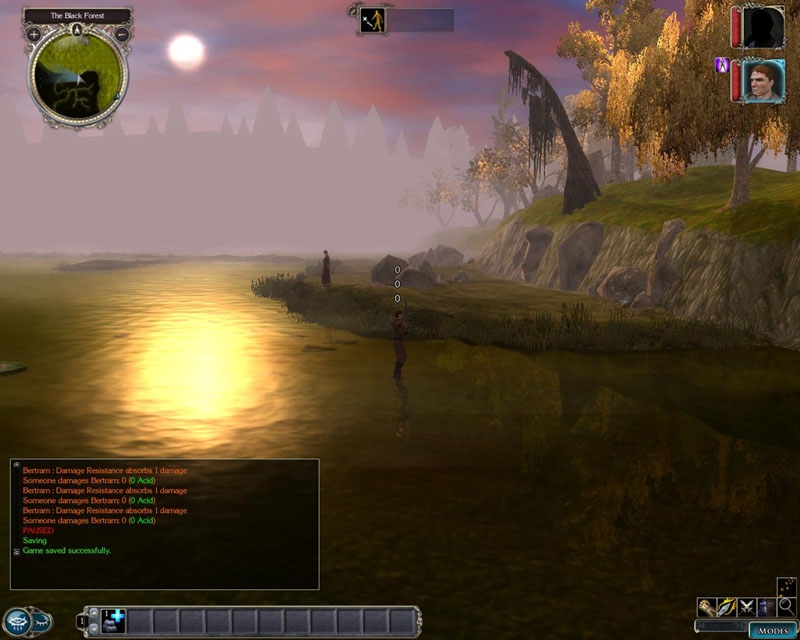
Task: Activate the gauntlet fist mode icon
Action: click(x=706, y=607)
